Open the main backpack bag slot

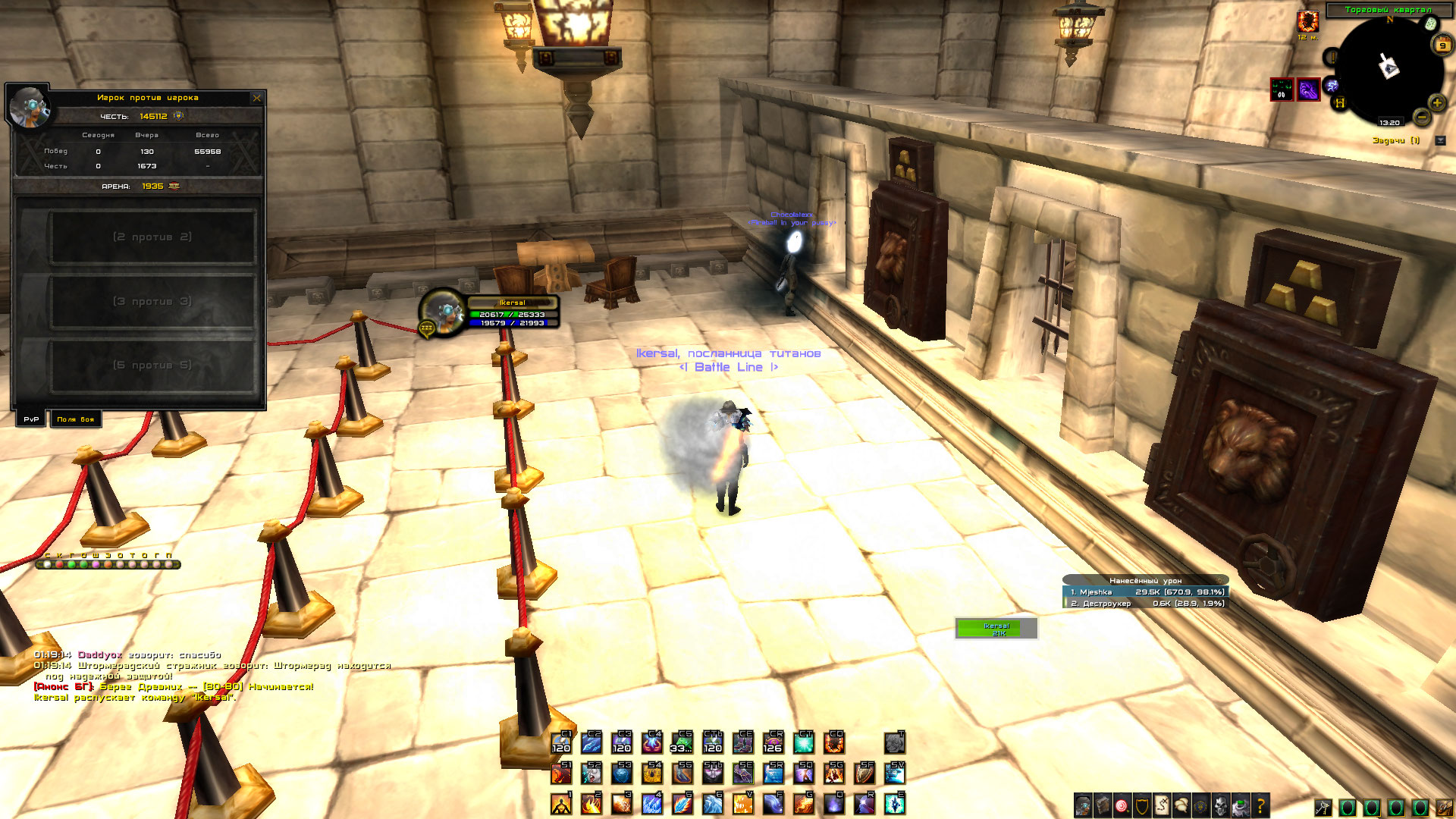(x=1444, y=807)
